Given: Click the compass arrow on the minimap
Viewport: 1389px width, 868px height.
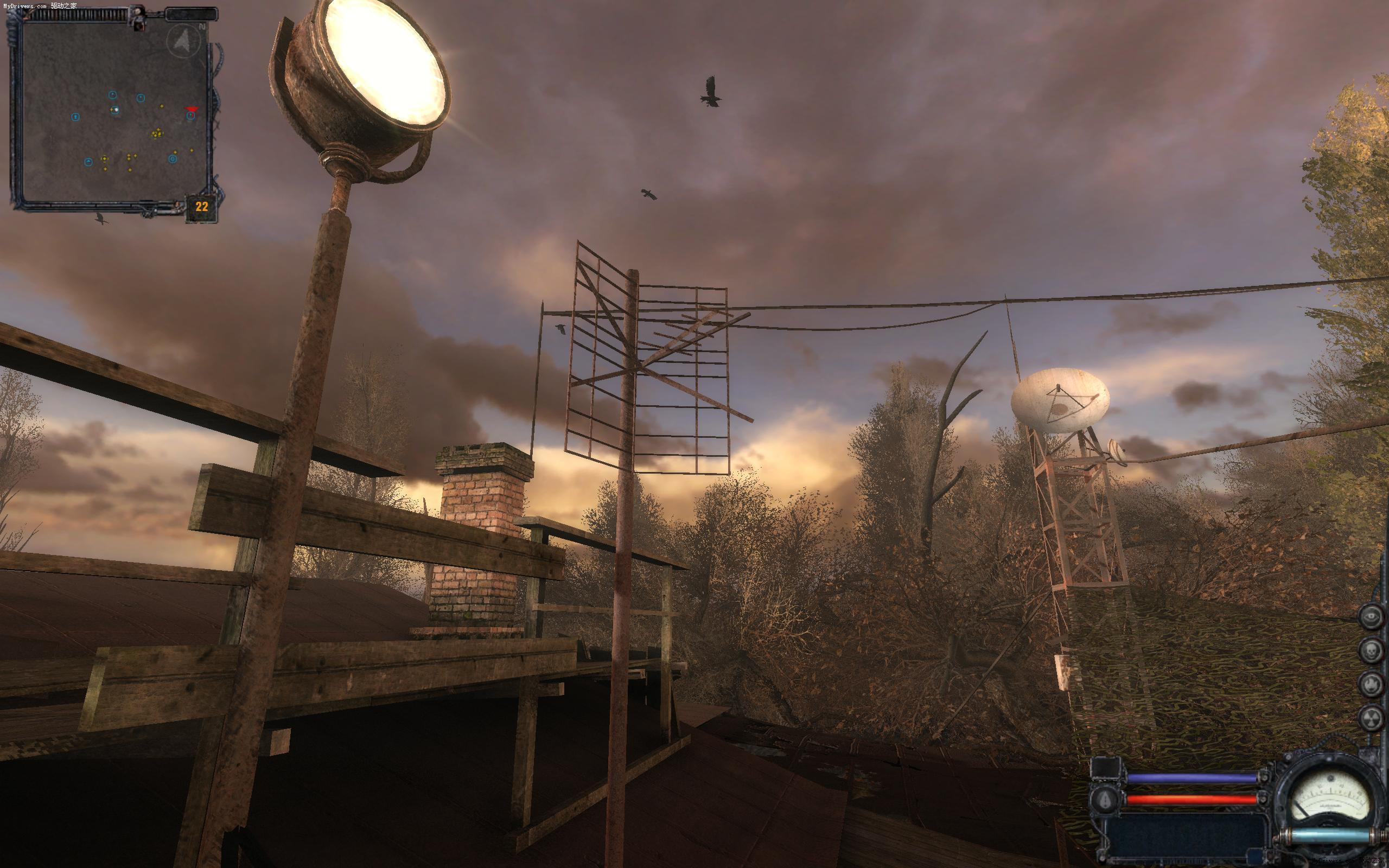Looking at the screenshot, I should click(x=183, y=41).
